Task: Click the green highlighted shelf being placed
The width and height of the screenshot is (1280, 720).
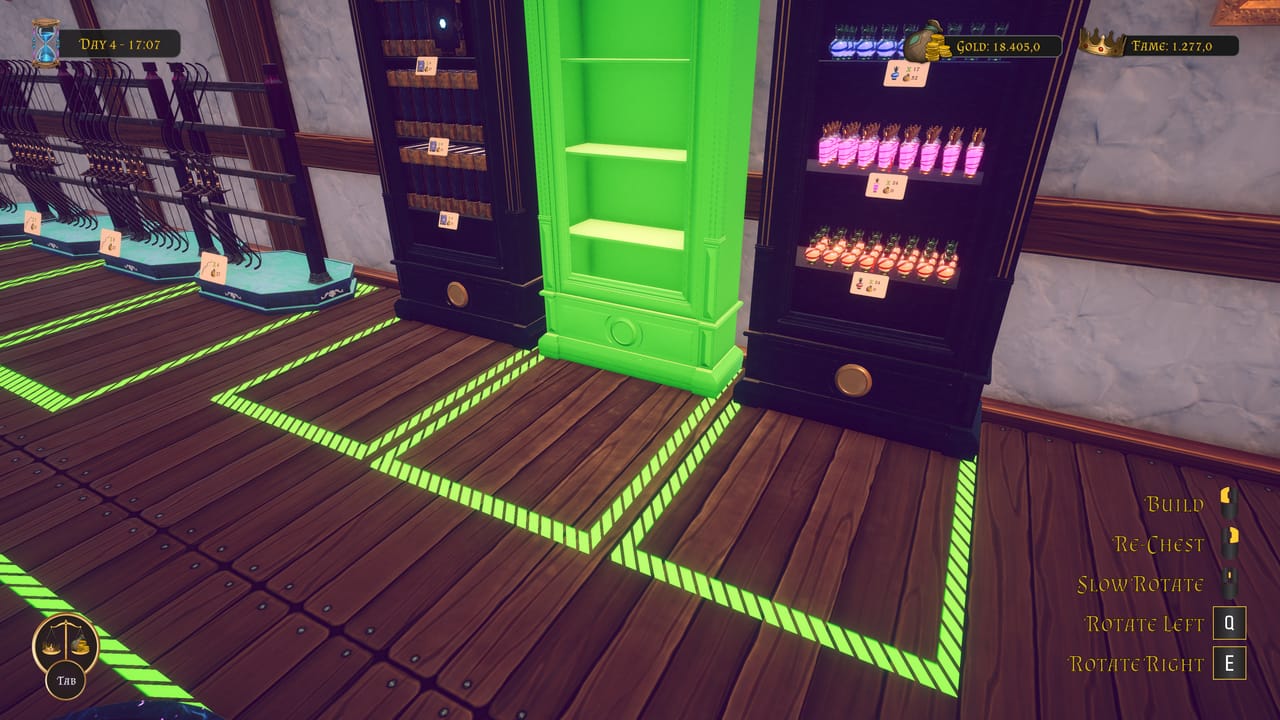Action: (x=632, y=180)
